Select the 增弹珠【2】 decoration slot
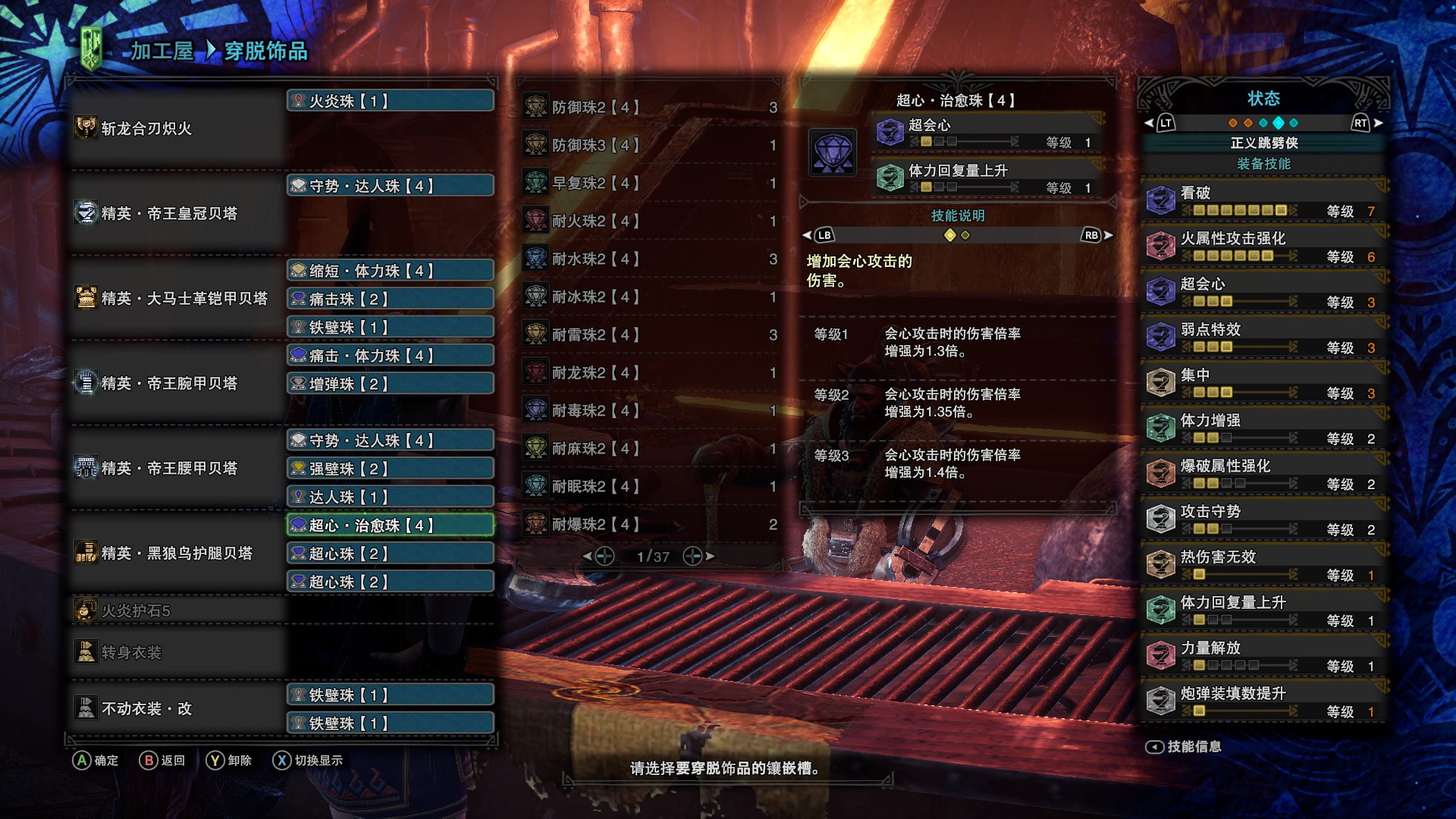Viewport: 1456px width, 819px height. tap(391, 384)
